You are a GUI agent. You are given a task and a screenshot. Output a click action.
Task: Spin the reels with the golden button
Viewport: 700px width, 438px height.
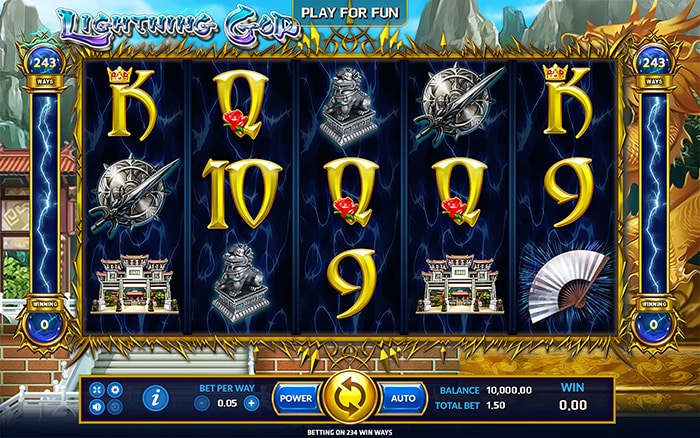(349, 396)
